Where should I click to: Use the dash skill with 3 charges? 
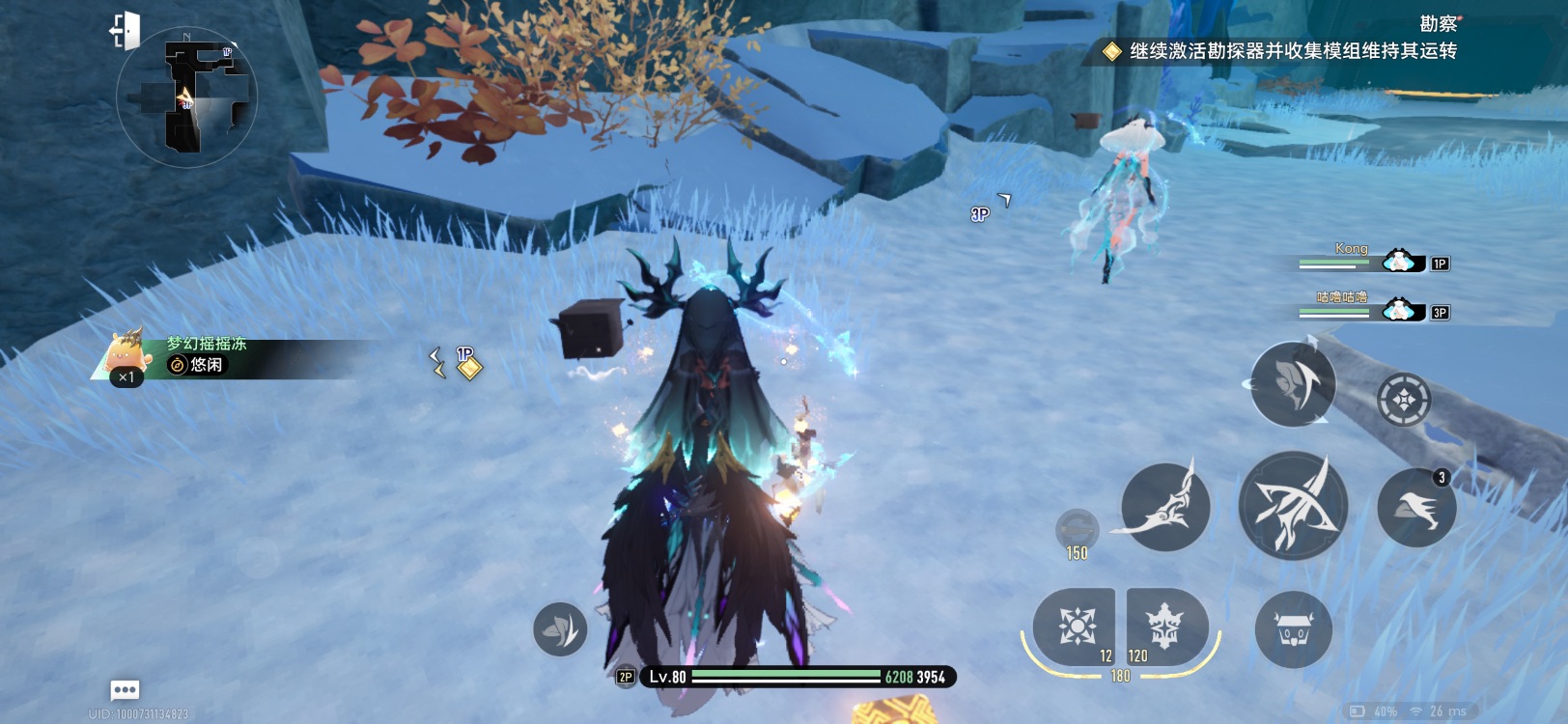tap(1416, 508)
